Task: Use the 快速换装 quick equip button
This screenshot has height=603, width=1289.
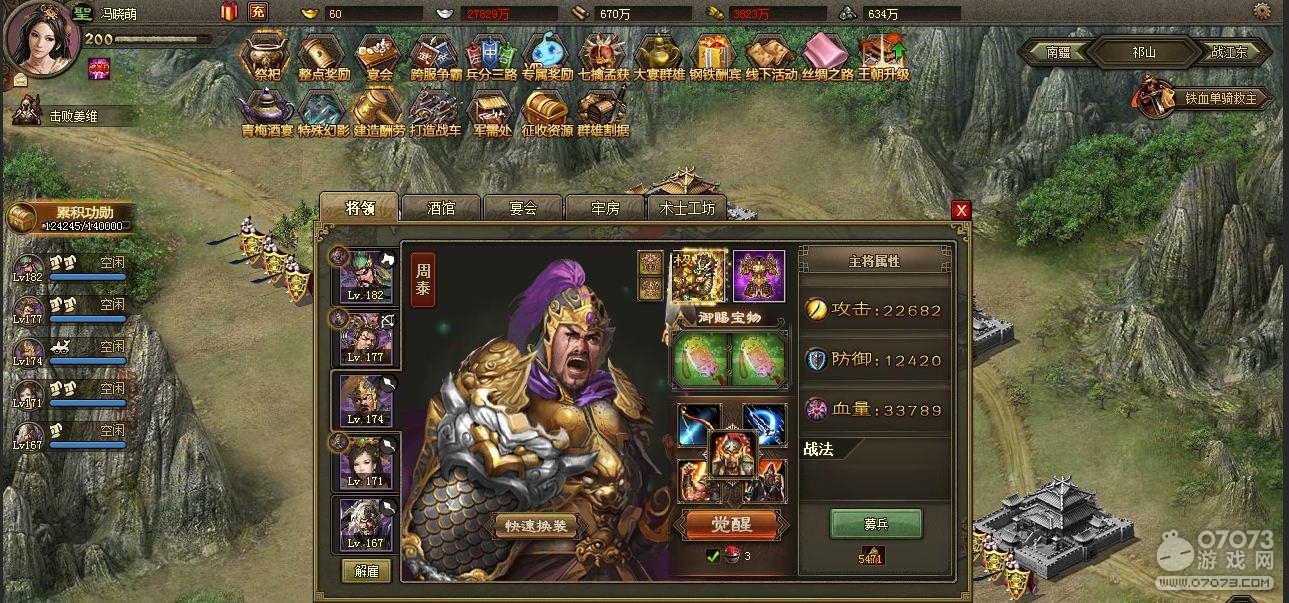Action: pos(536,527)
